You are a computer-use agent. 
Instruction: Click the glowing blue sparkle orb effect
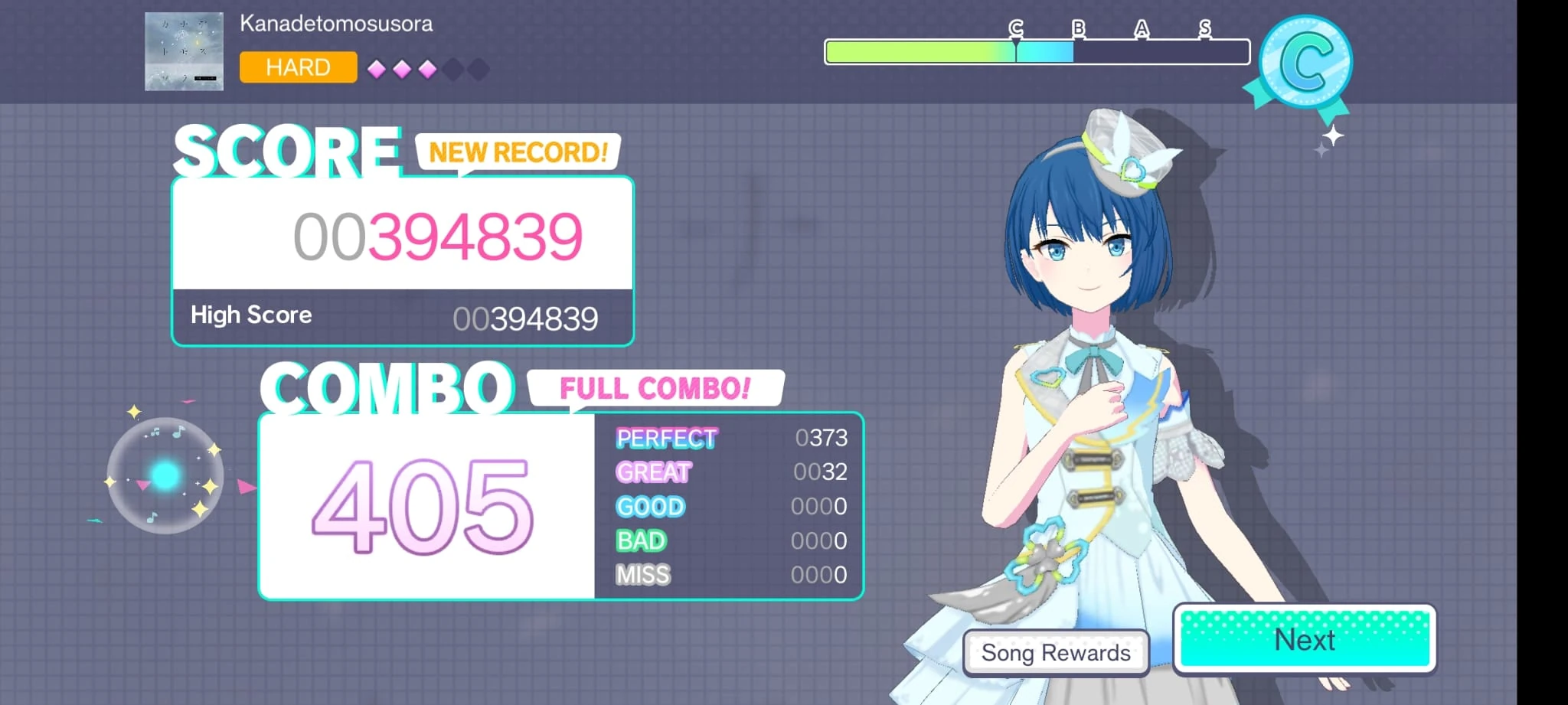(x=165, y=475)
